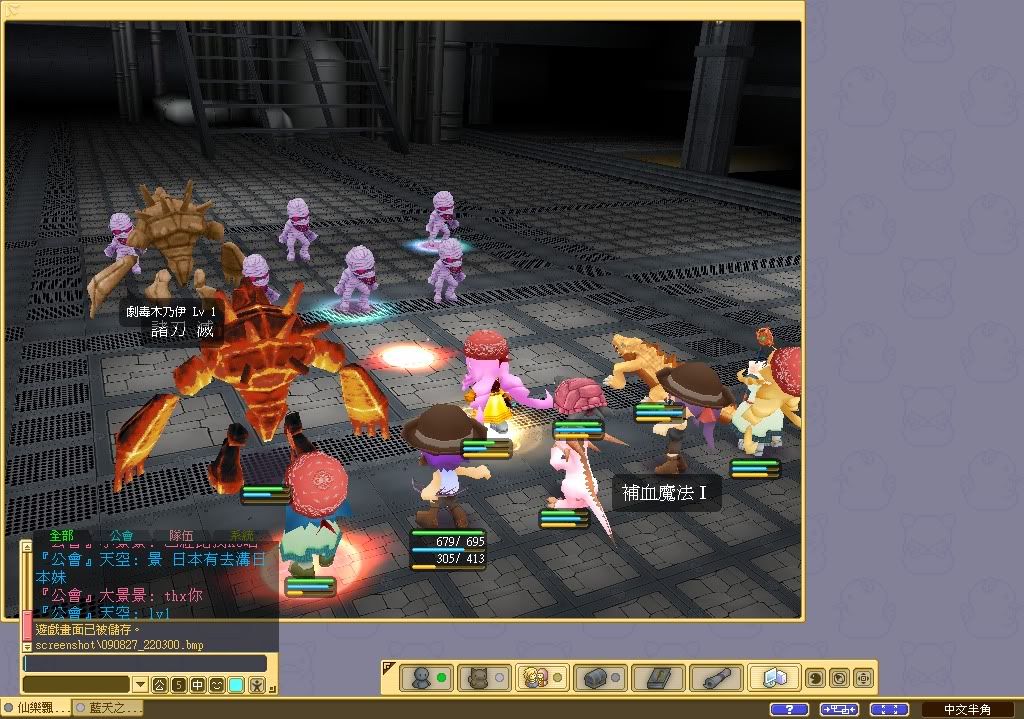Image resolution: width=1024 pixels, height=719 pixels.
Task: Open the book toolbar button
Action: pyautogui.click(x=659, y=677)
